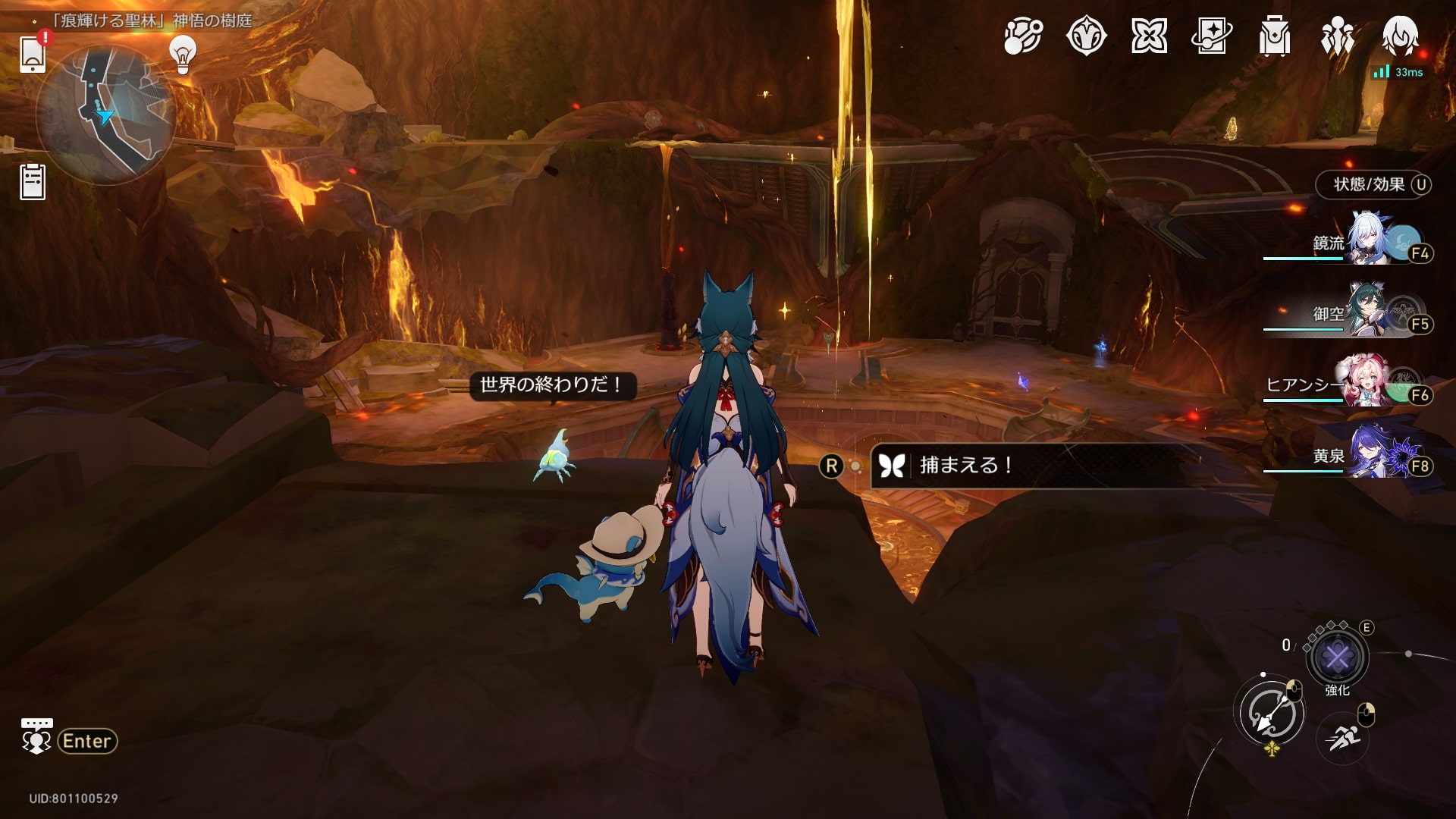Open the suitcase inventory icon
1456x819 pixels.
coord(1275,36)
